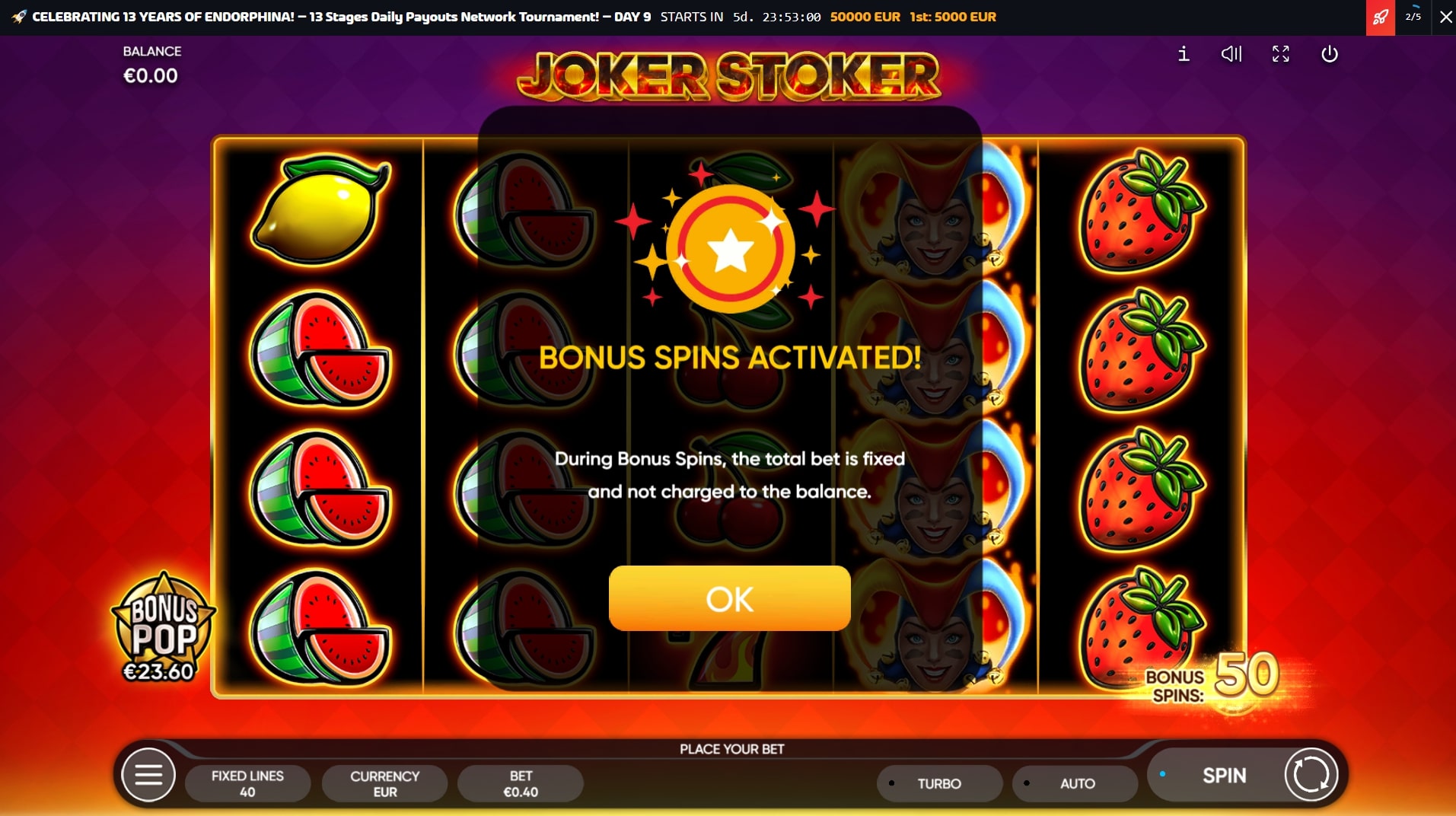1456x816 pixels.
Task: Select the Fixed Lines 40 button
Action: [x=247, y=783]
